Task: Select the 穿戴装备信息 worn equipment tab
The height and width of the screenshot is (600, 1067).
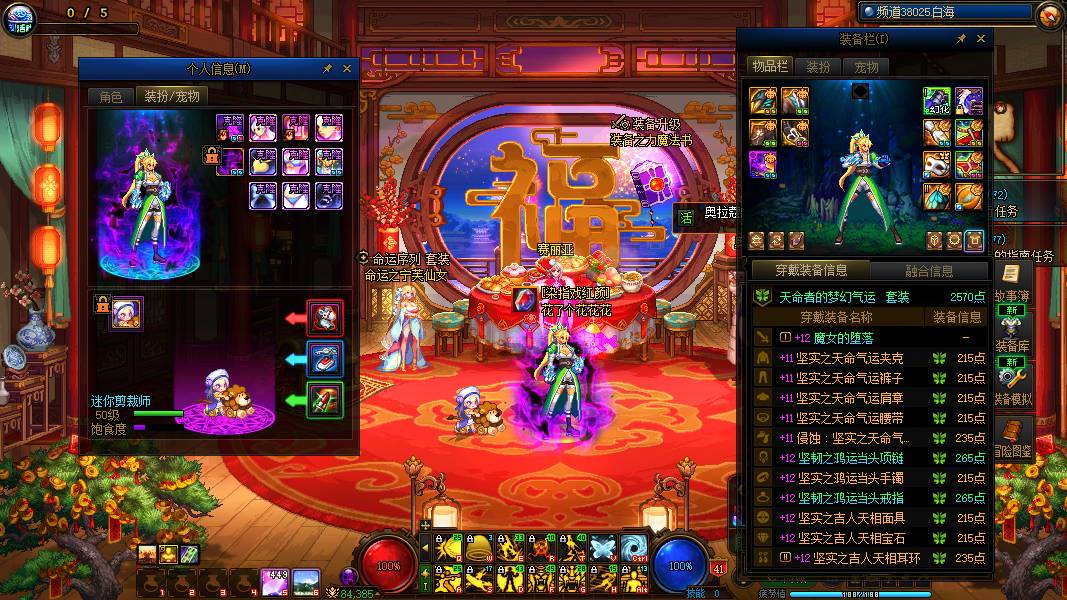Action: [x=811, y=270]
